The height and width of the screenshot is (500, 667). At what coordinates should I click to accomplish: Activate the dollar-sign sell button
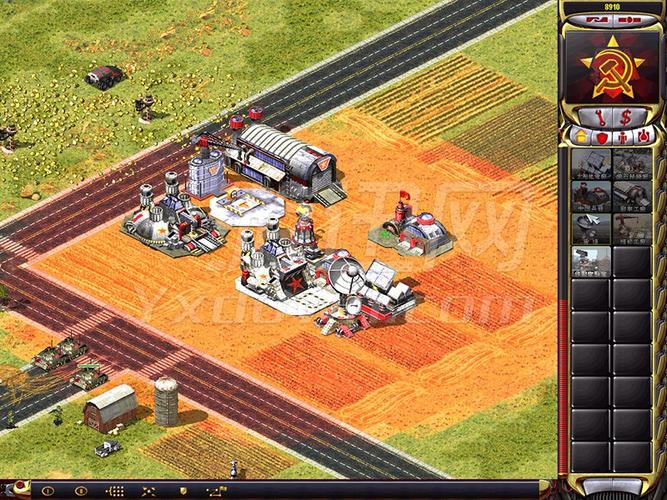(x=625, y=117)
